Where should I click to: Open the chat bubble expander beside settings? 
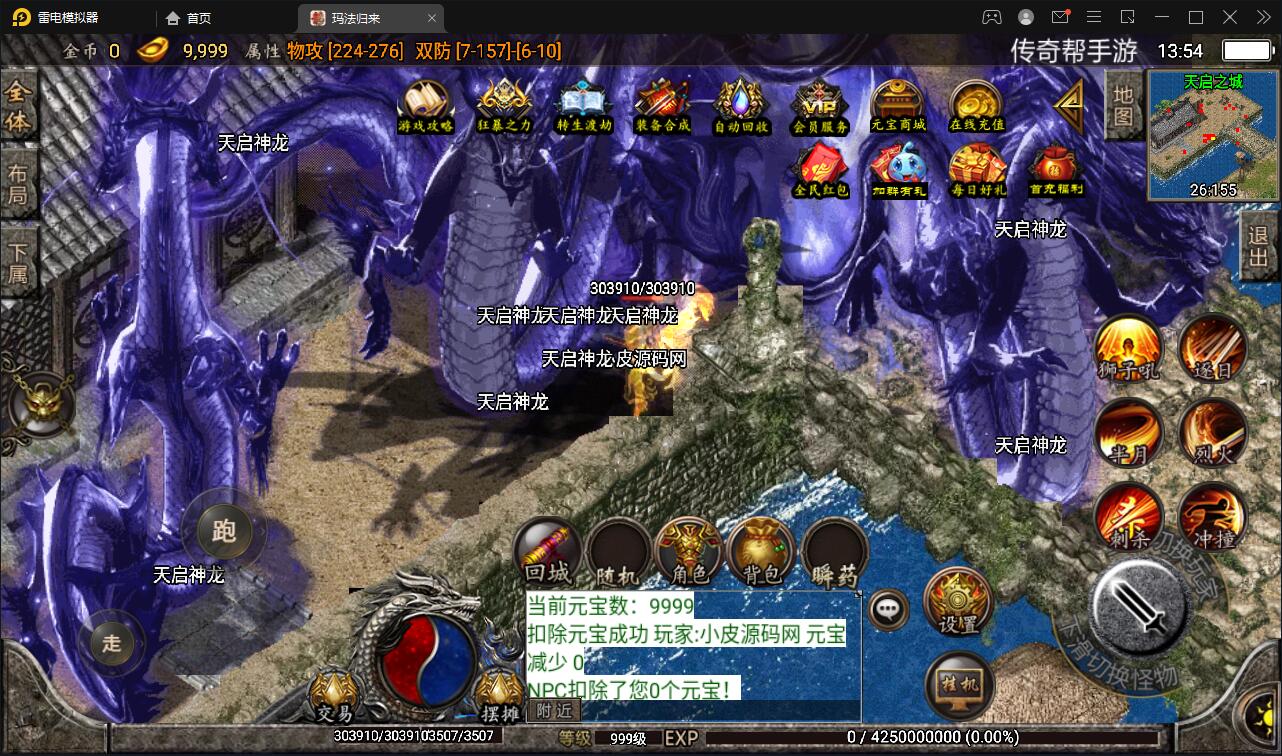885,611
